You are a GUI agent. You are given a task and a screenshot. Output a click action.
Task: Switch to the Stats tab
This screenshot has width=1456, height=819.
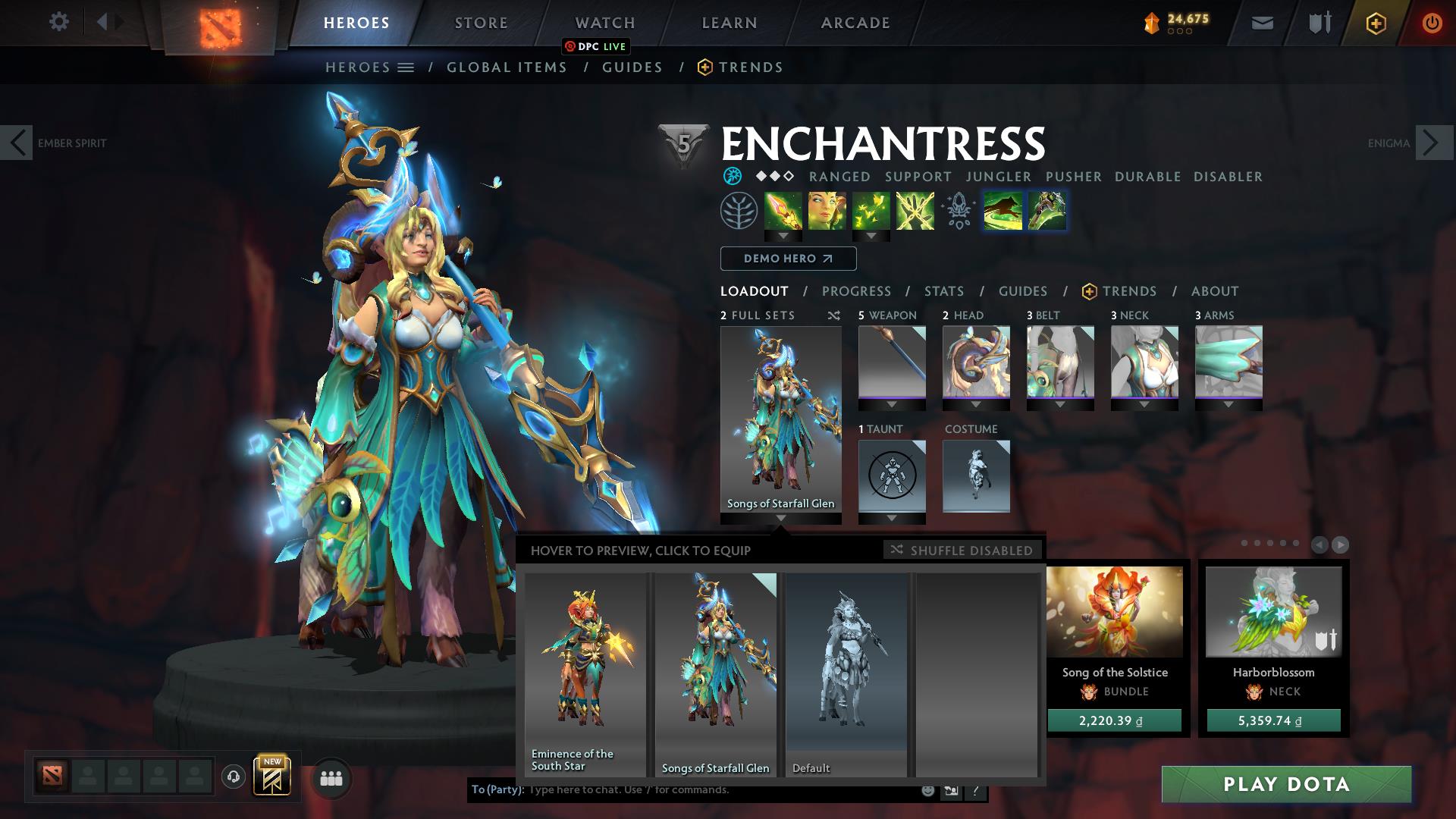pos(943,290)
